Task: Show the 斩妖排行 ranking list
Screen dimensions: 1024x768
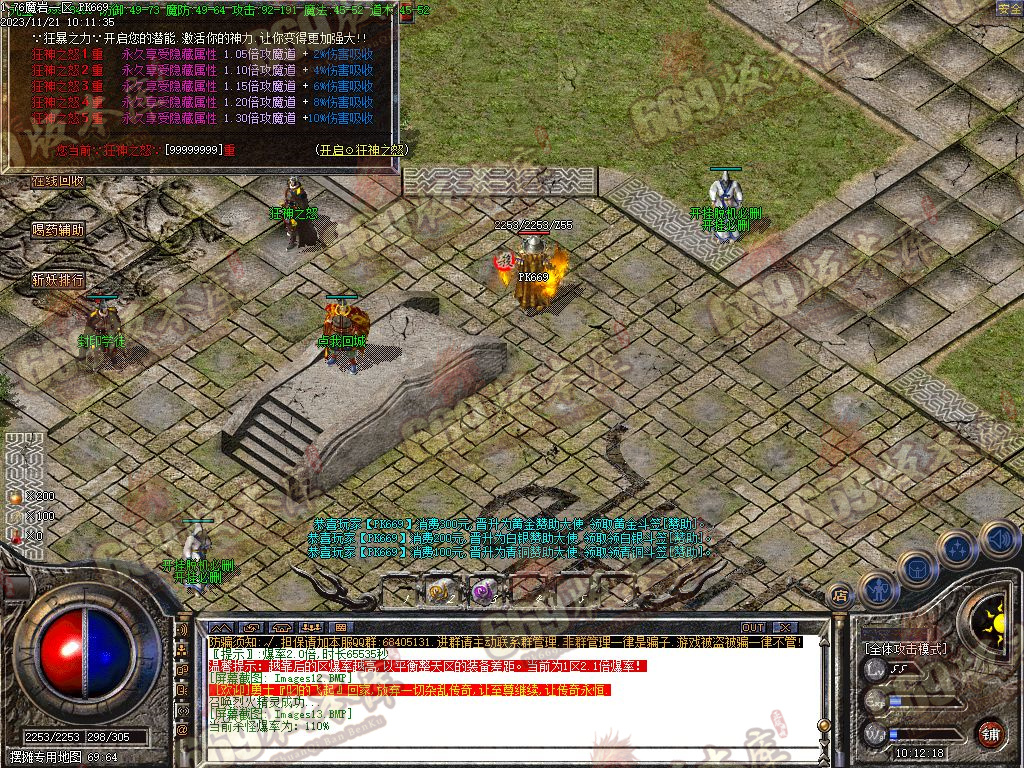Action: 57,279
